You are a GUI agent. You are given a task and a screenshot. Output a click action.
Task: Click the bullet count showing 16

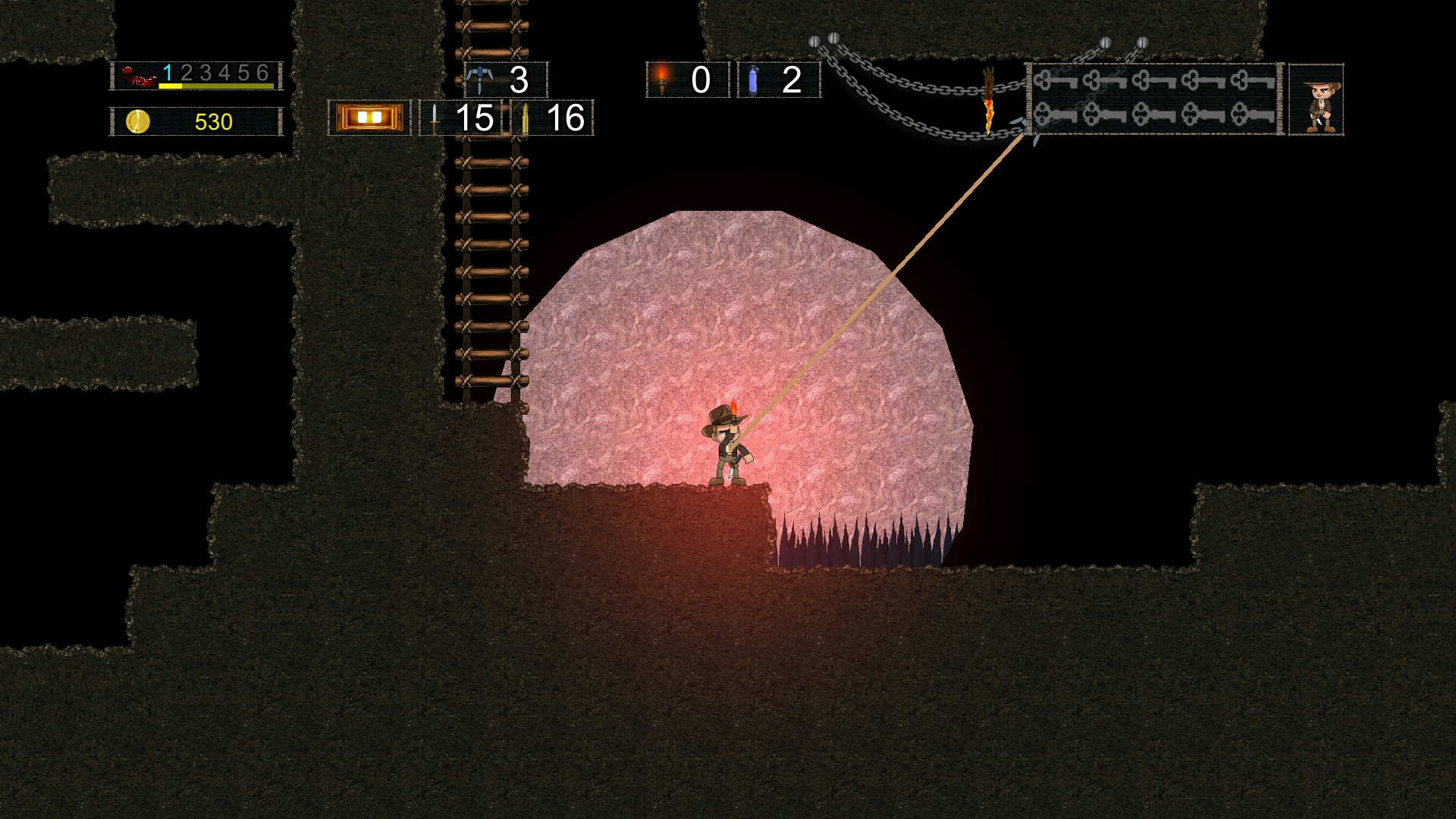pyautogui.click(x=567, y=119)
